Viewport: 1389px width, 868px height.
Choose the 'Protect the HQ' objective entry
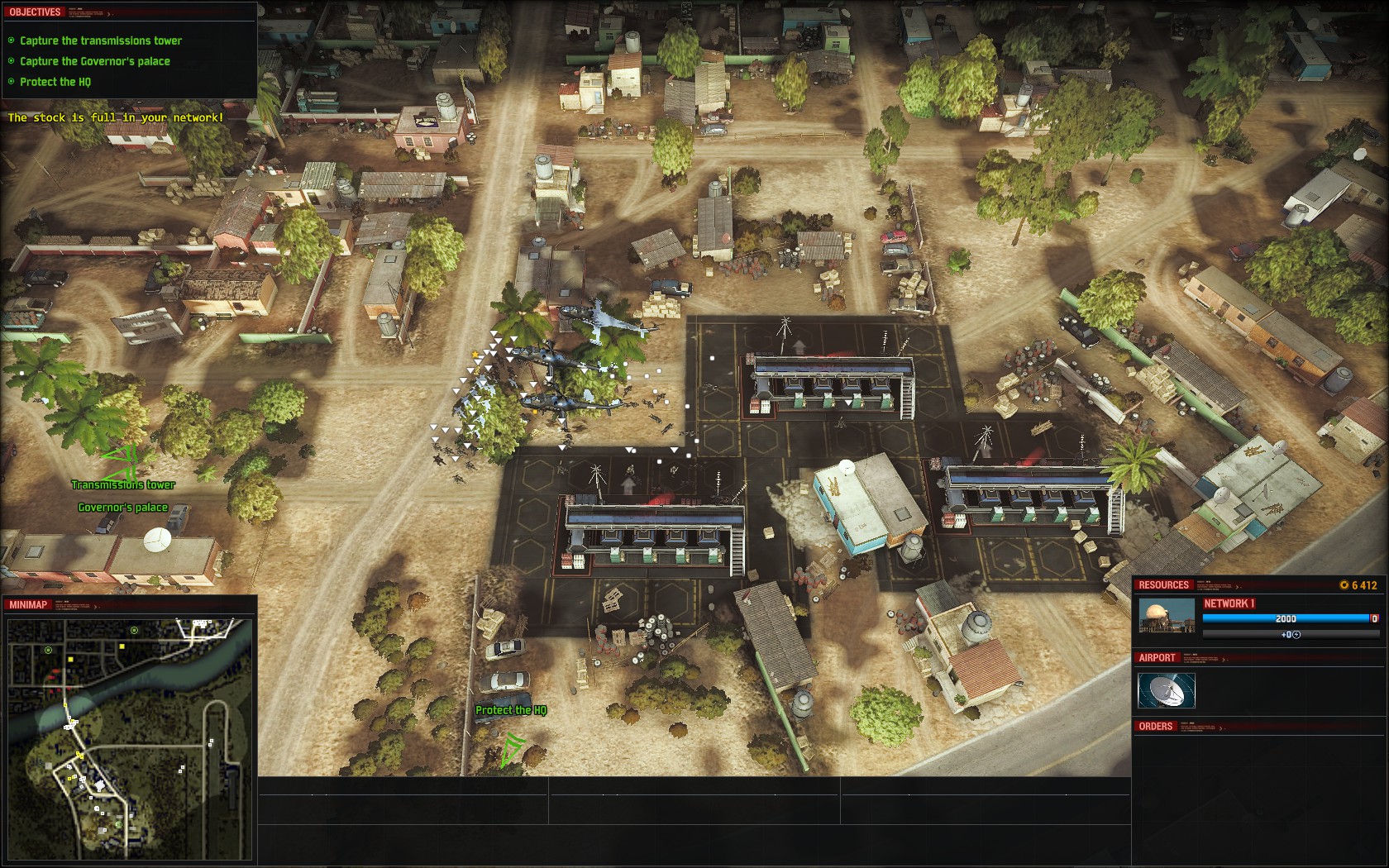pyautogui.click(x=55, y=82)
